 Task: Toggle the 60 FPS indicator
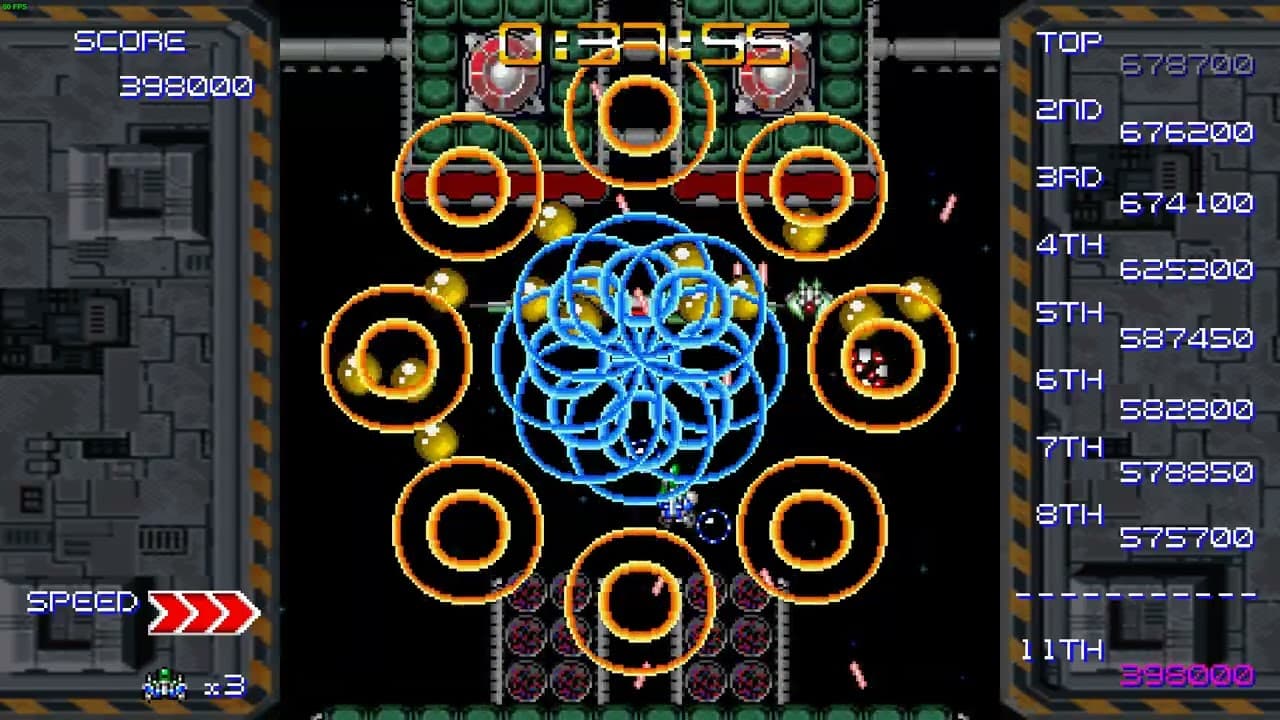tap(14, 6)
